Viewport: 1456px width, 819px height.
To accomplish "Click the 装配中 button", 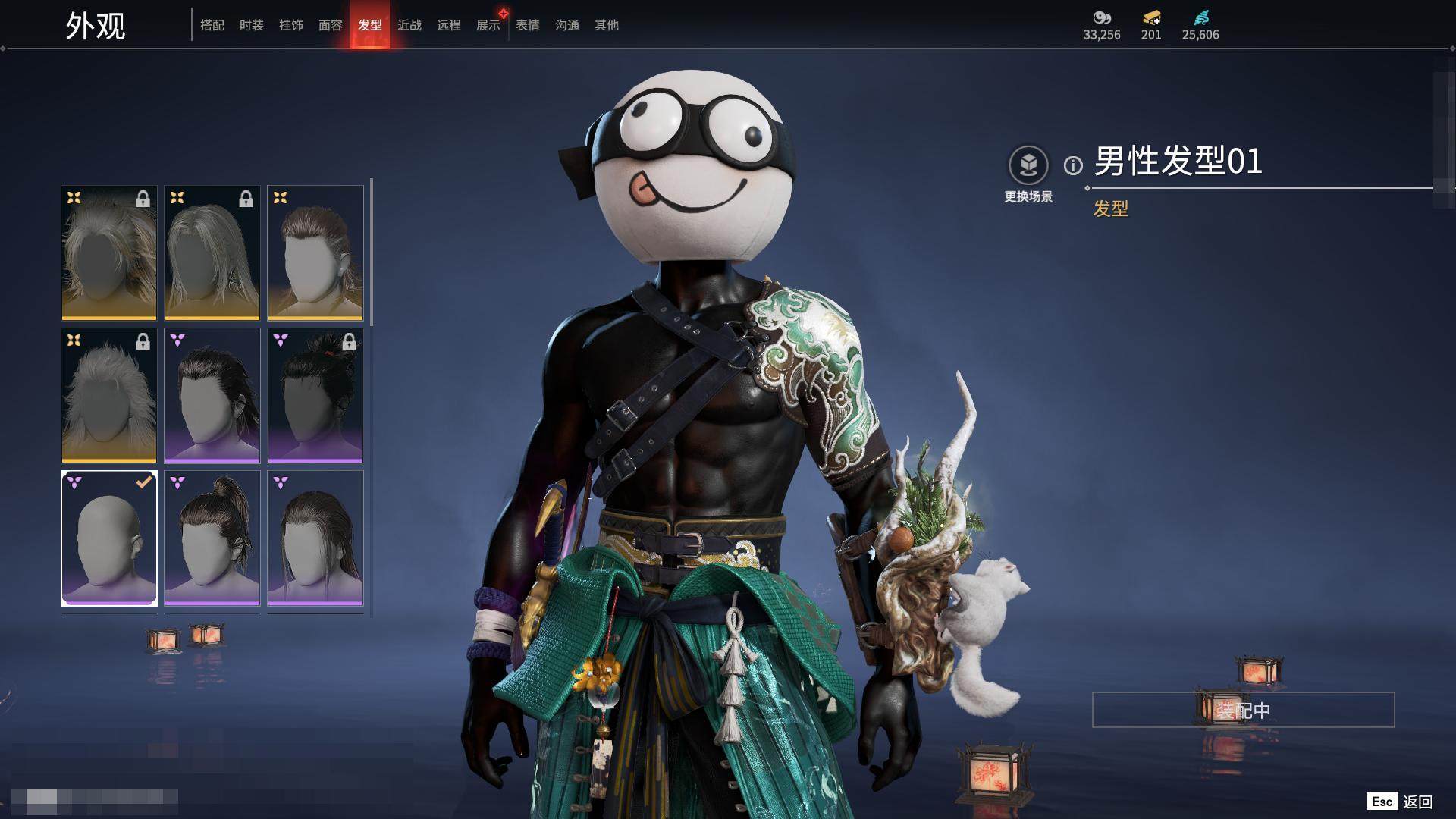I will click(x=1243, y=710).
